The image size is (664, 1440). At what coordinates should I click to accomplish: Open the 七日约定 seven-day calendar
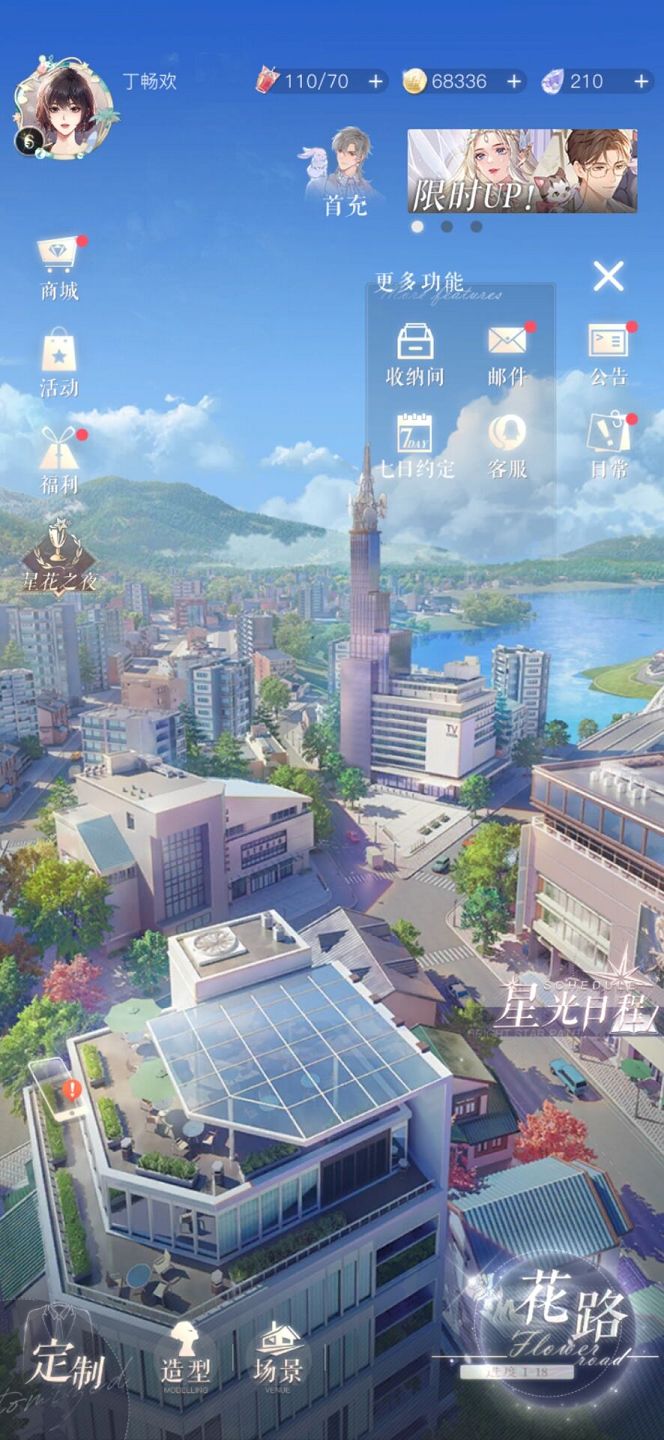415,445
